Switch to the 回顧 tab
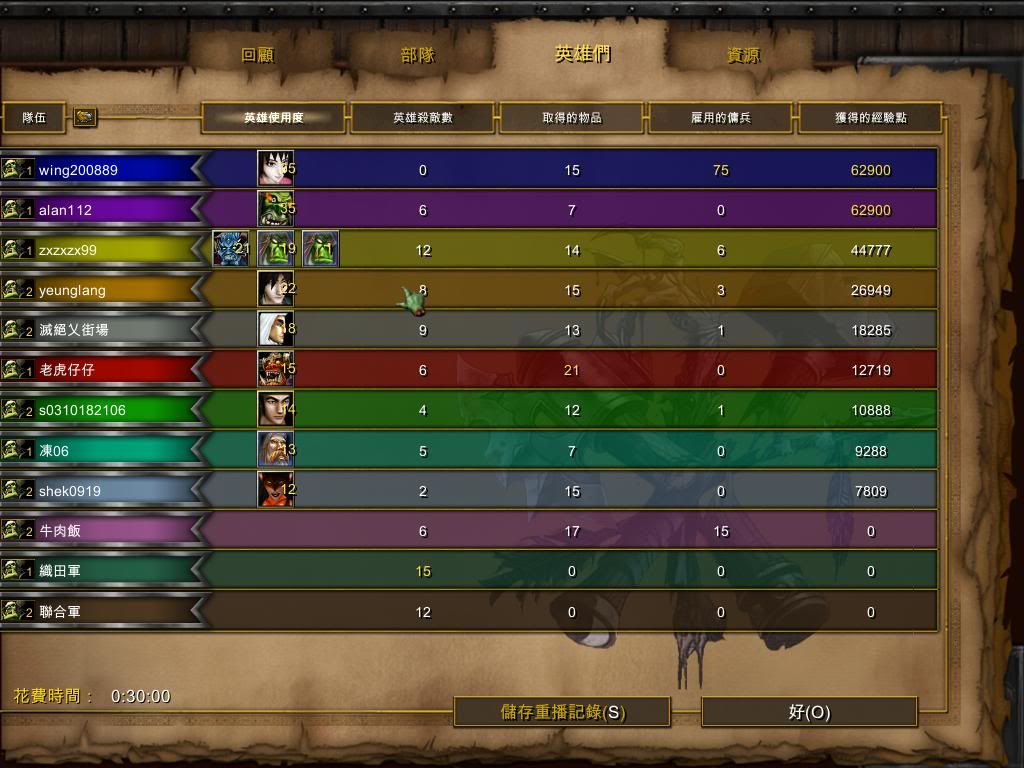1024x768 pixels. coord(258,55)
